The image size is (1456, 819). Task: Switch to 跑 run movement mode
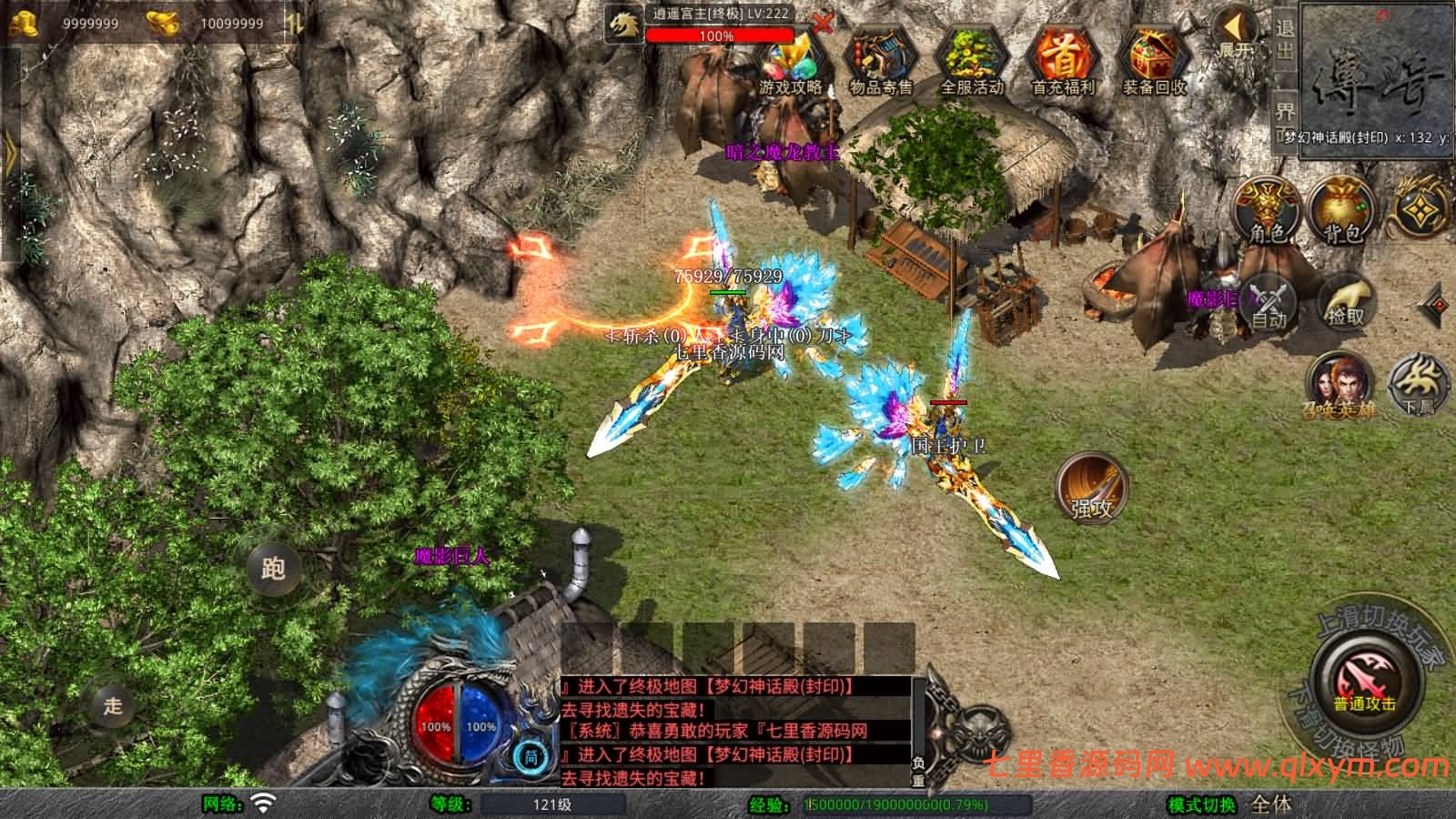click(x=273, y=569)
